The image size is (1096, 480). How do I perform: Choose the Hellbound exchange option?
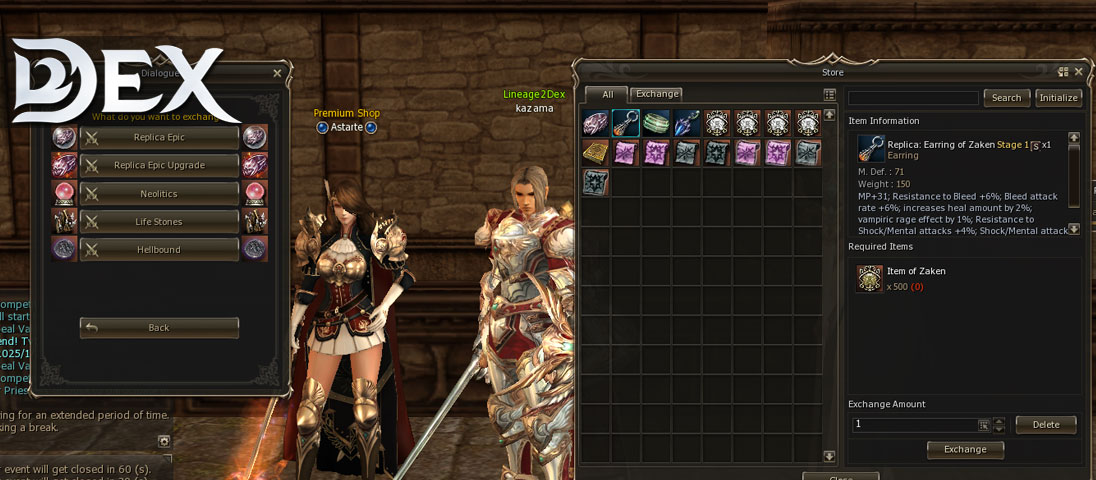pyautogui.click(x=159, y=249)
